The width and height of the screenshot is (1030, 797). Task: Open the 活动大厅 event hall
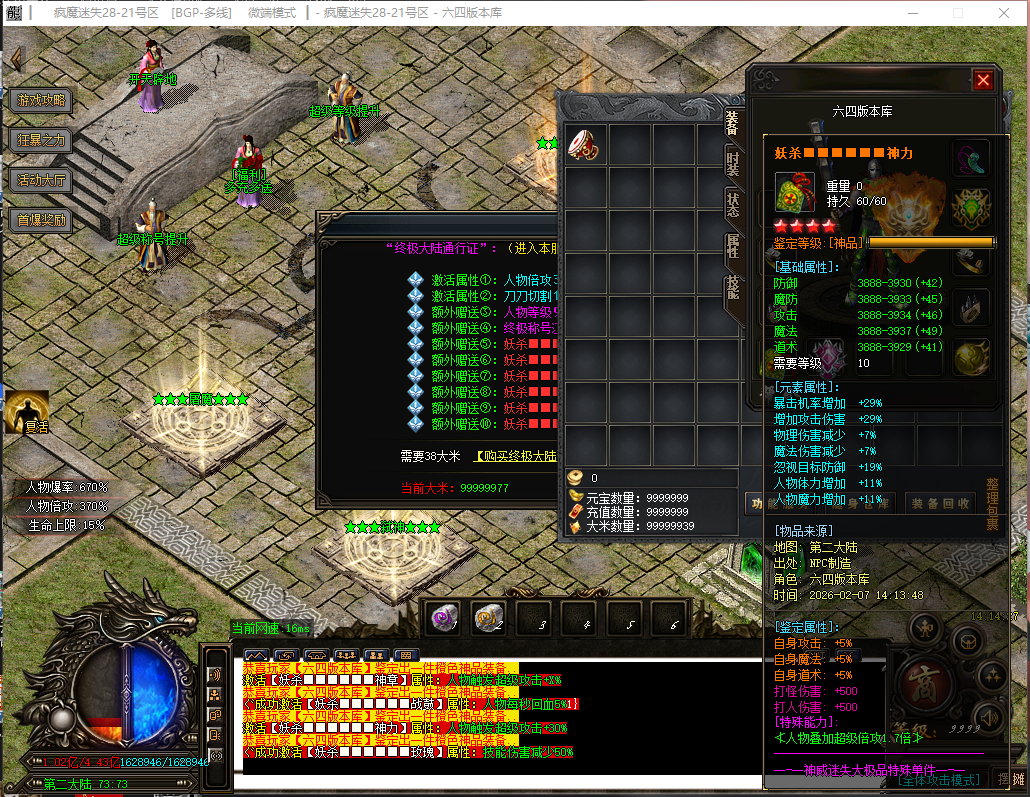click(41, 180)
